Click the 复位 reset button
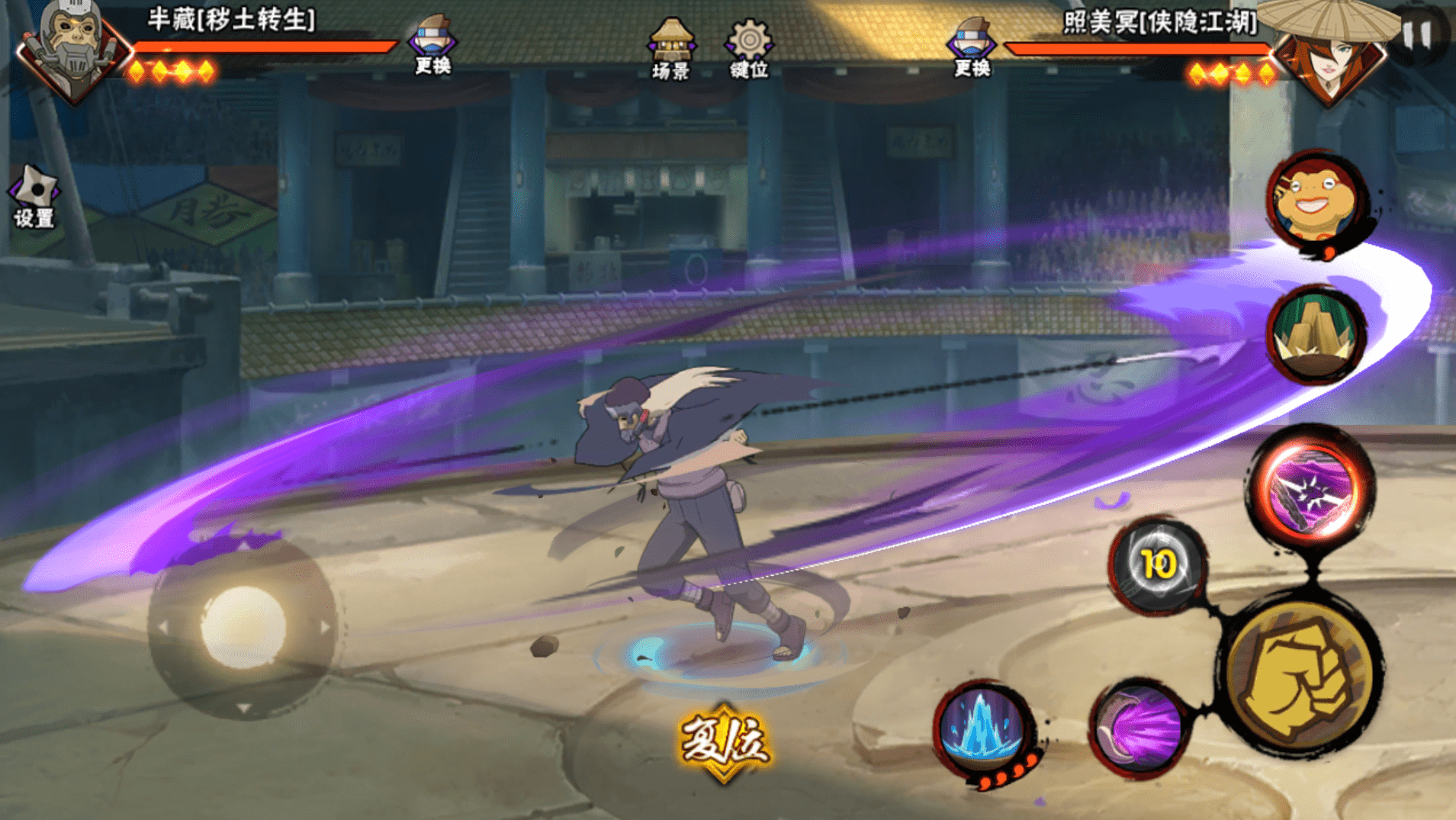 point(724,741)
